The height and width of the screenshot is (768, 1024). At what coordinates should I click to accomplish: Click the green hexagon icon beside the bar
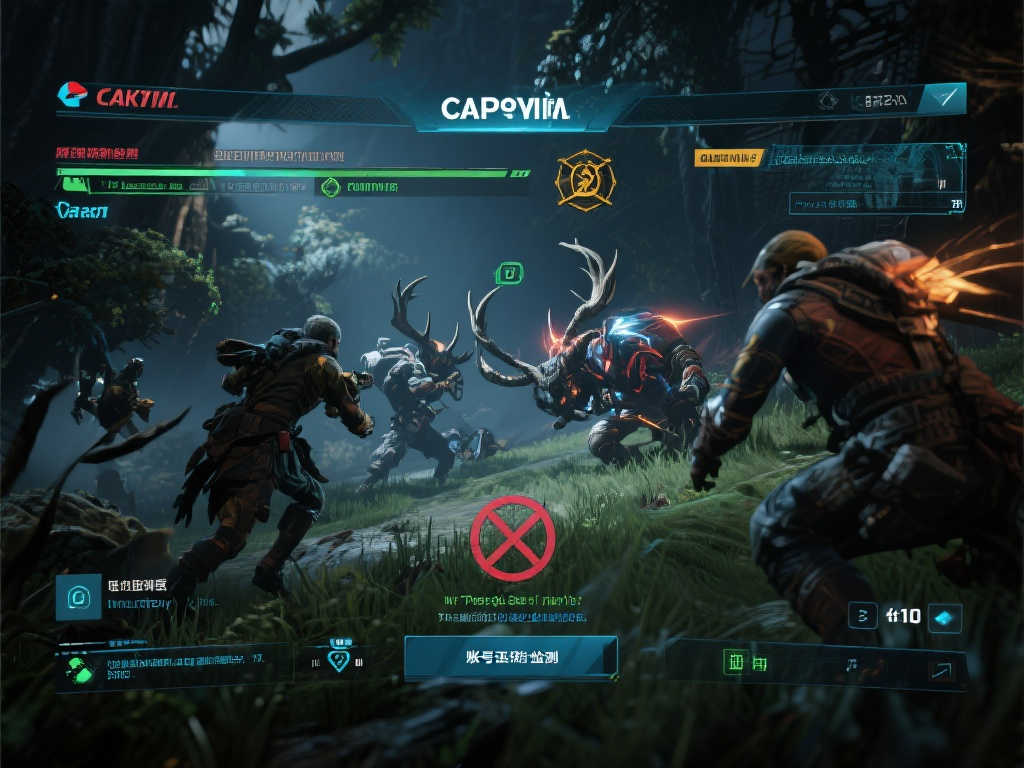(327, 186)
